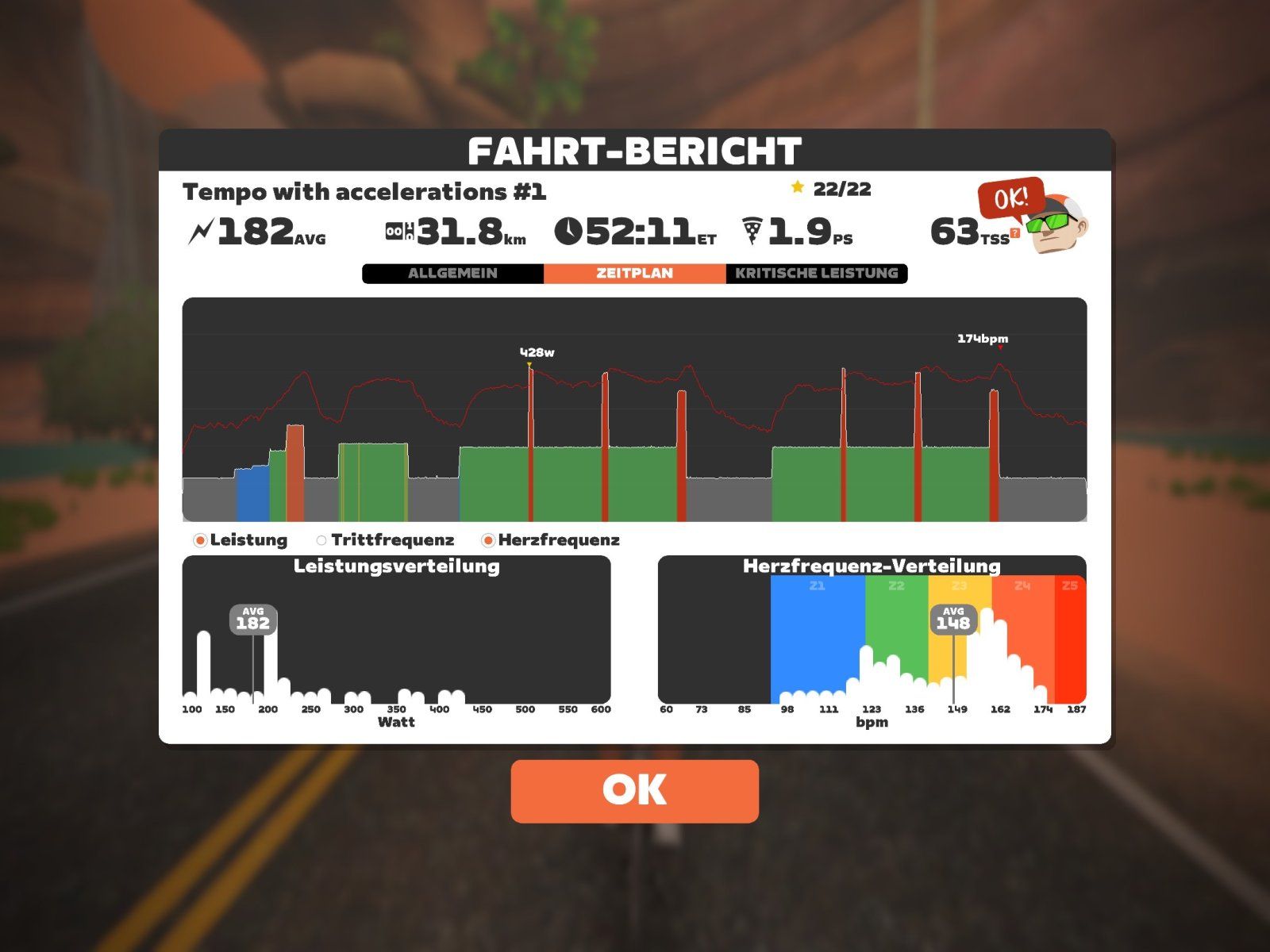Confirm the ride report with OK
This screenshot has height=952, width=1270.
click(x=634, y=791)
